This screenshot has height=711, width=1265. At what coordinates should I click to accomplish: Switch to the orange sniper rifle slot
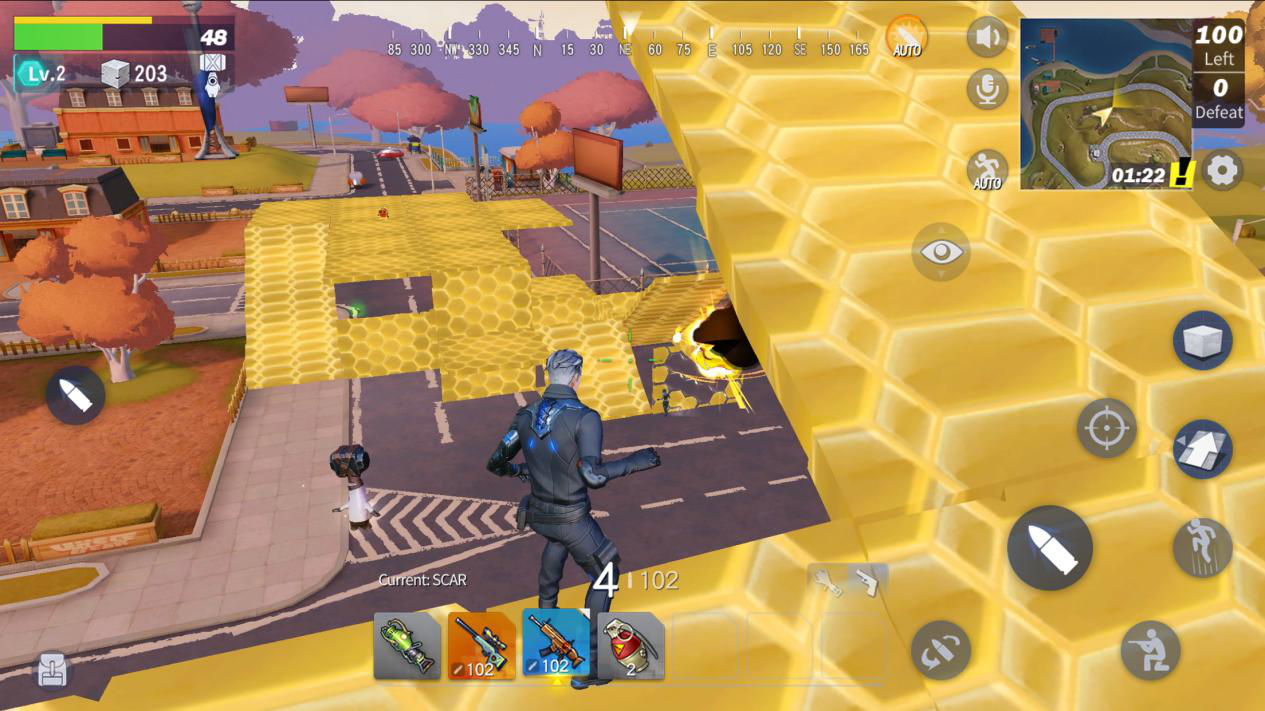pos(481,646)
